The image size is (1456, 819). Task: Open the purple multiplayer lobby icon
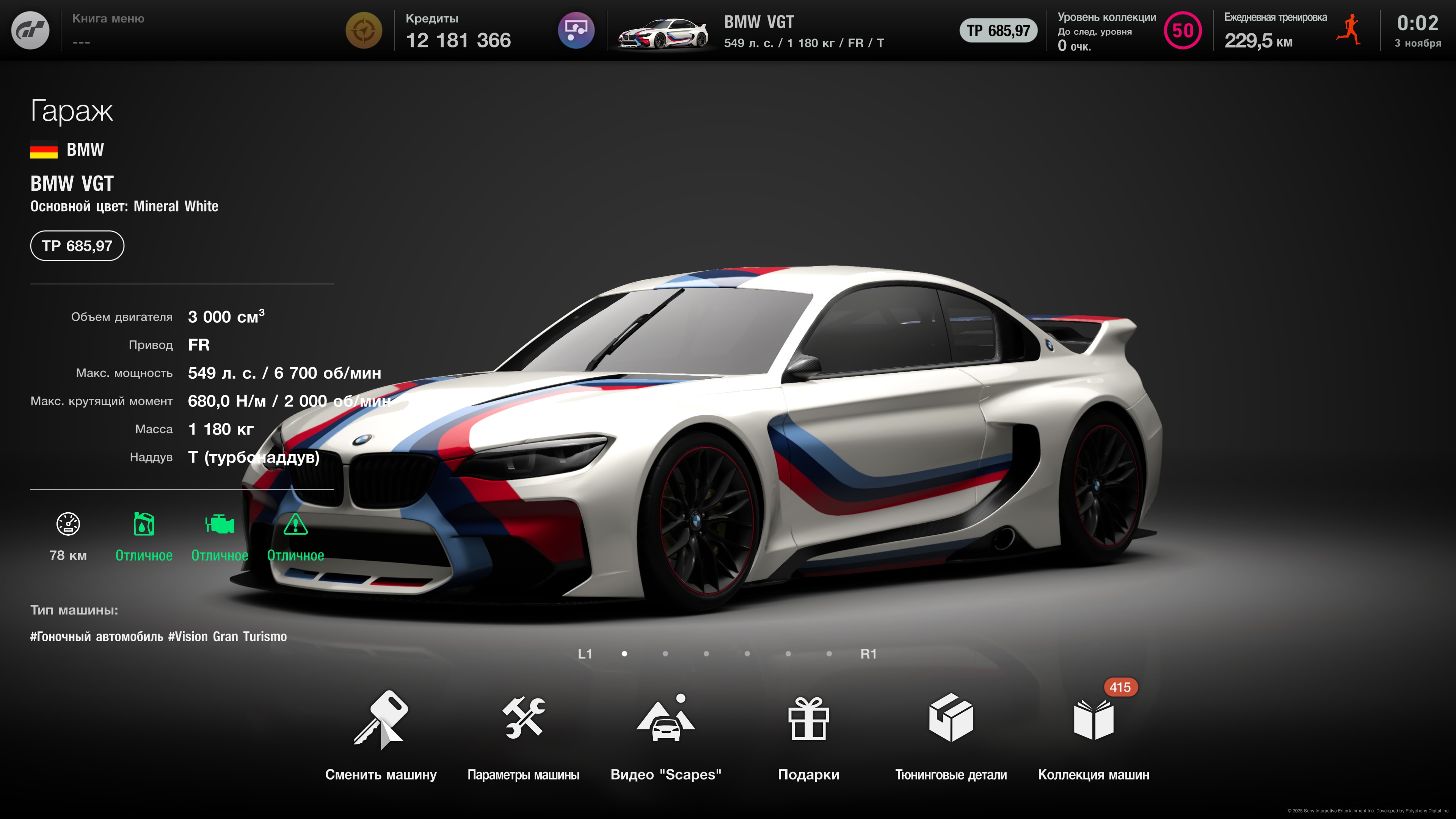pyautogui.click(x=576, y=30)
